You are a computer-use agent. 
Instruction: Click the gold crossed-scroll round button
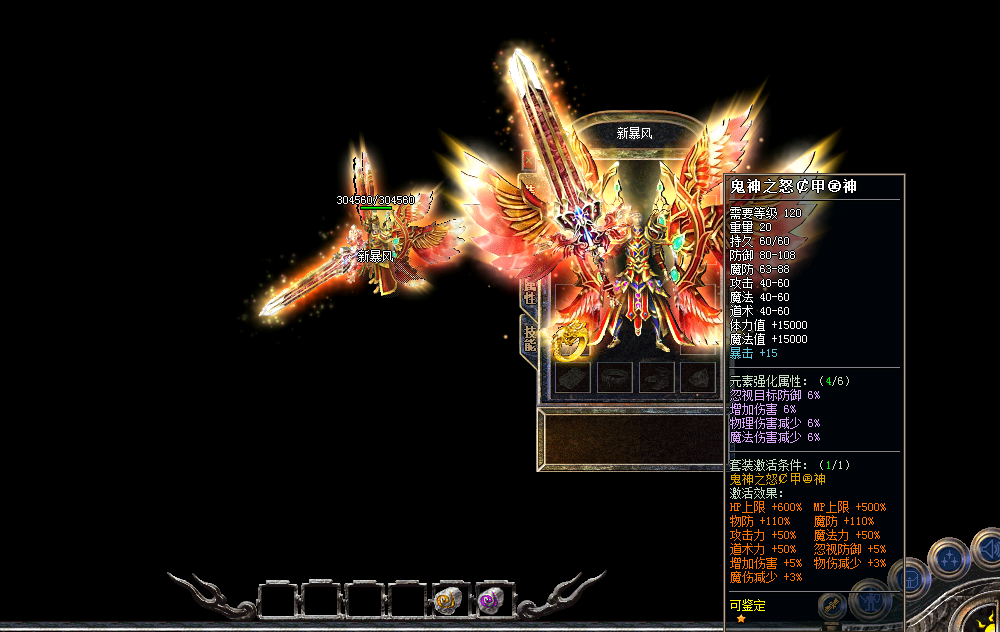[x=831, y=606]
